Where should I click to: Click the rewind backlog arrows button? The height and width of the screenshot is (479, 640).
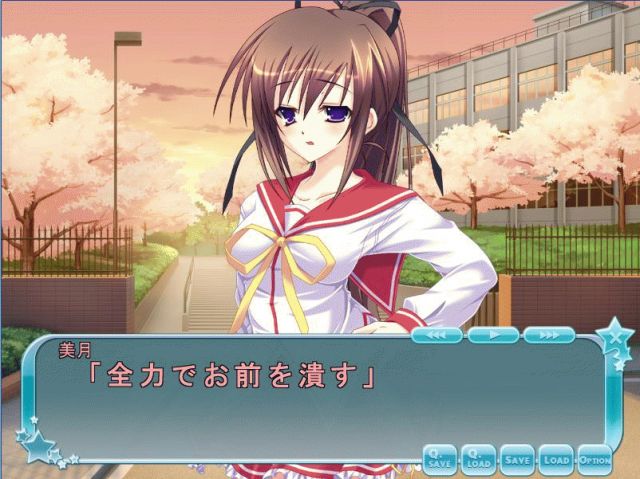point(436,335)
